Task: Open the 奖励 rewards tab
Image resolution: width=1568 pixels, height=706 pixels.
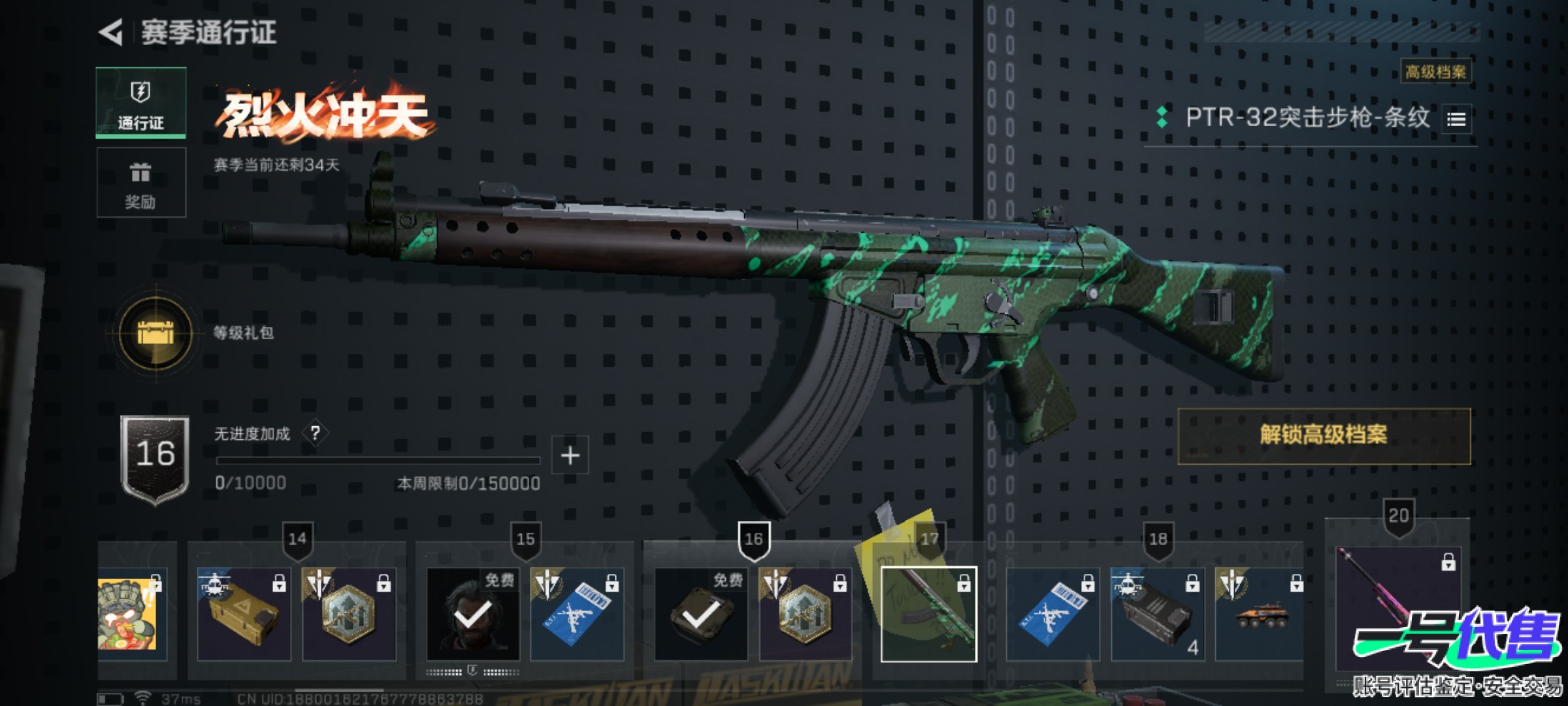Action: [x=140, y=182]
